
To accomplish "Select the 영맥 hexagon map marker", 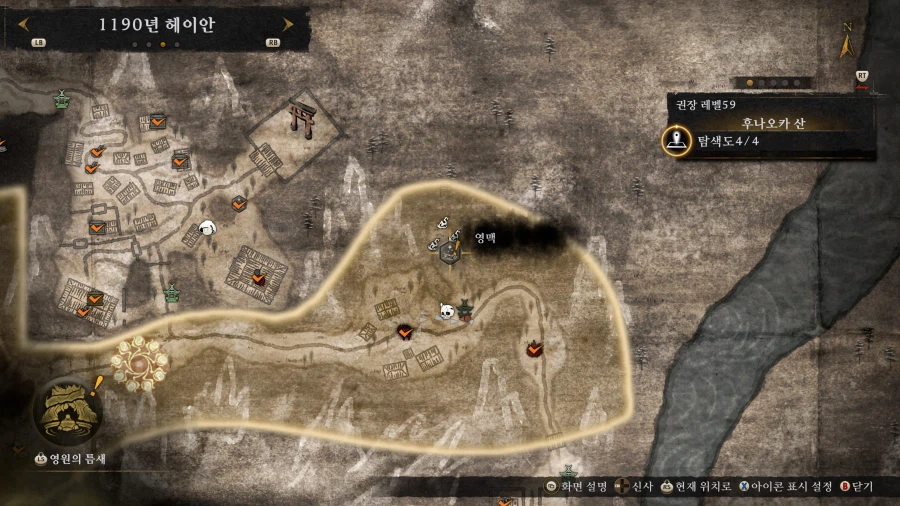I will tap(450, 253).
